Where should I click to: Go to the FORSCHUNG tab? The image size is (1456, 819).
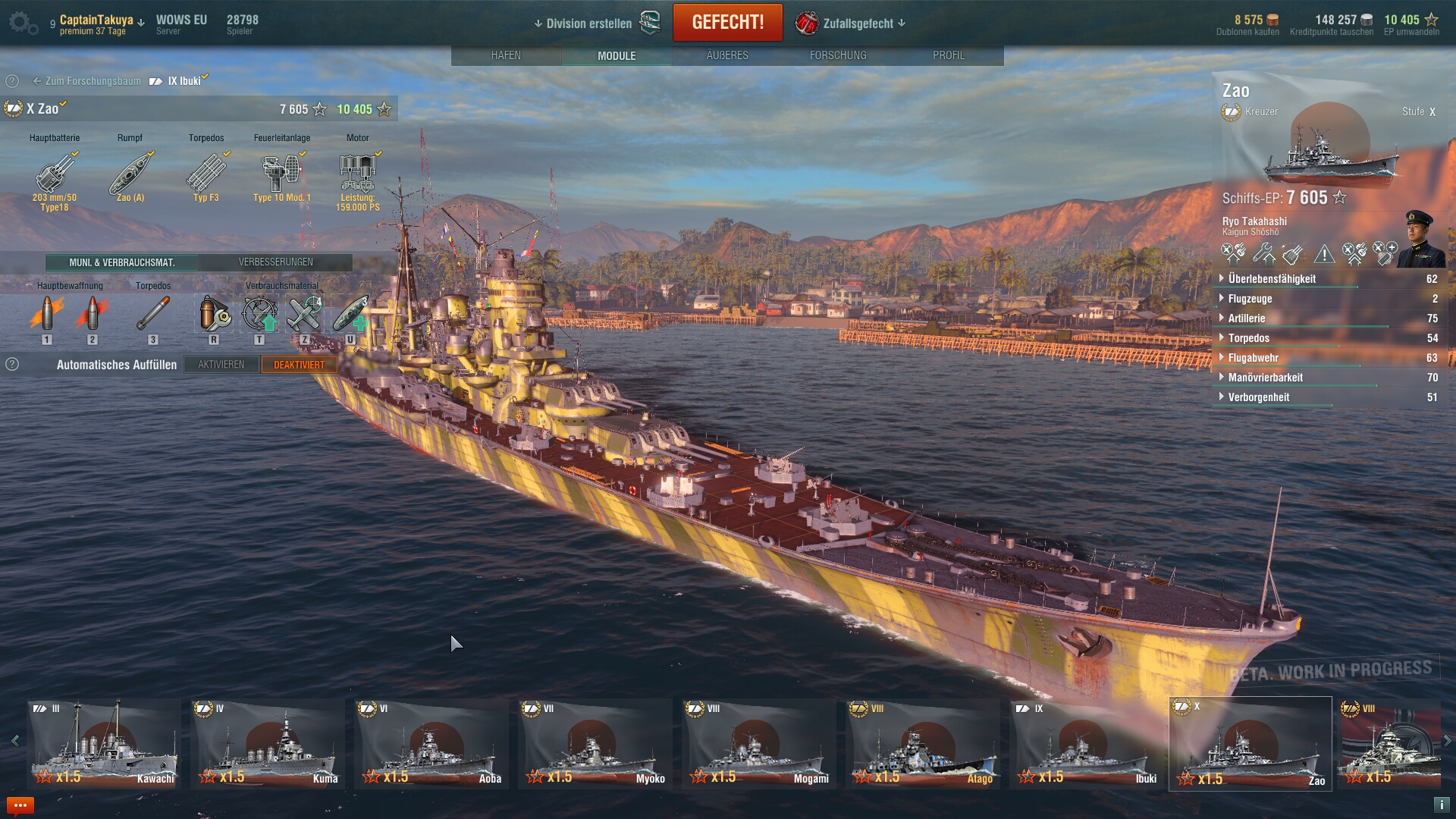tap(837, 55)
